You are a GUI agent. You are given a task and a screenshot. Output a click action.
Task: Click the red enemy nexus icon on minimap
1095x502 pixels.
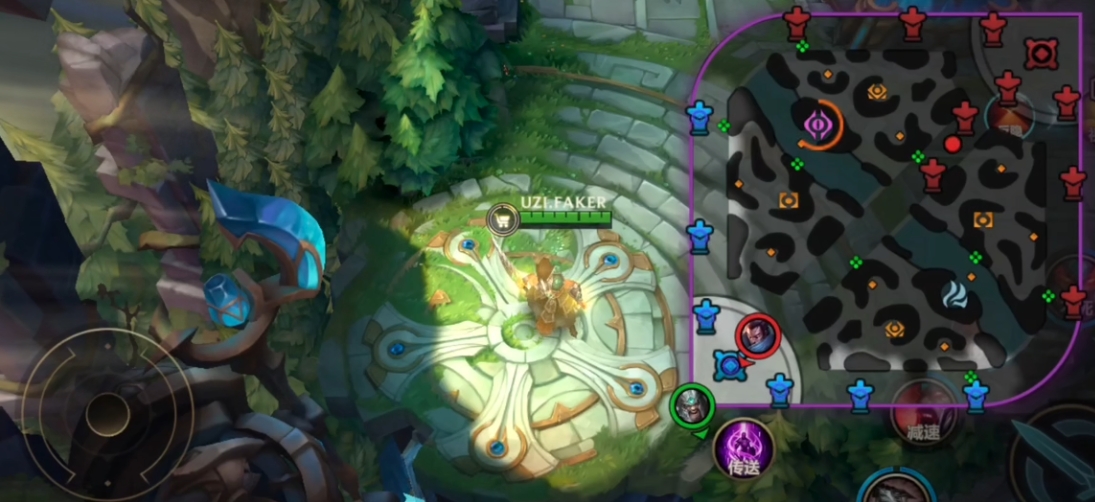(x=1041, y=53)
